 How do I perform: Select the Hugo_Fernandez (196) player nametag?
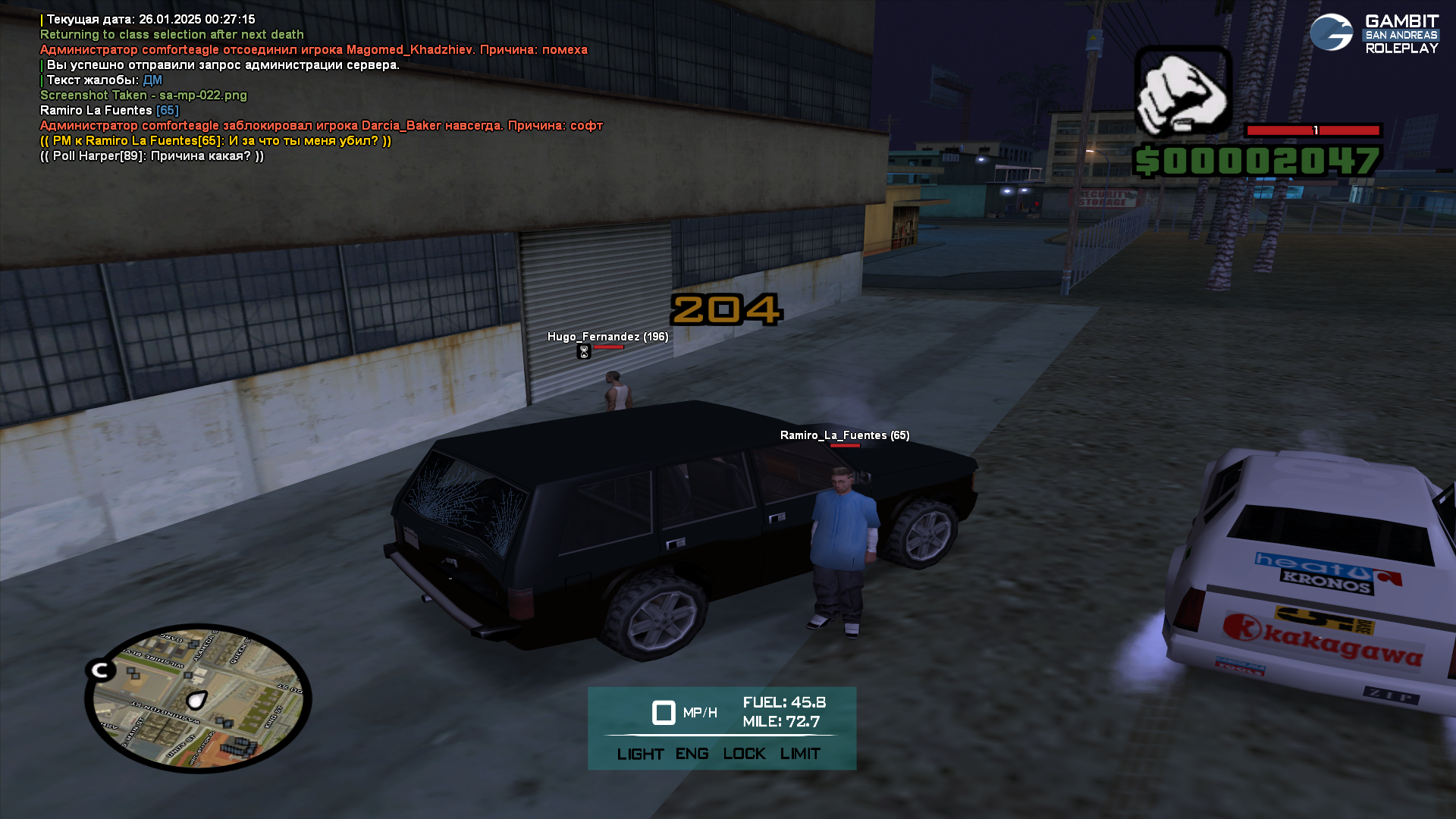(607, 337)
